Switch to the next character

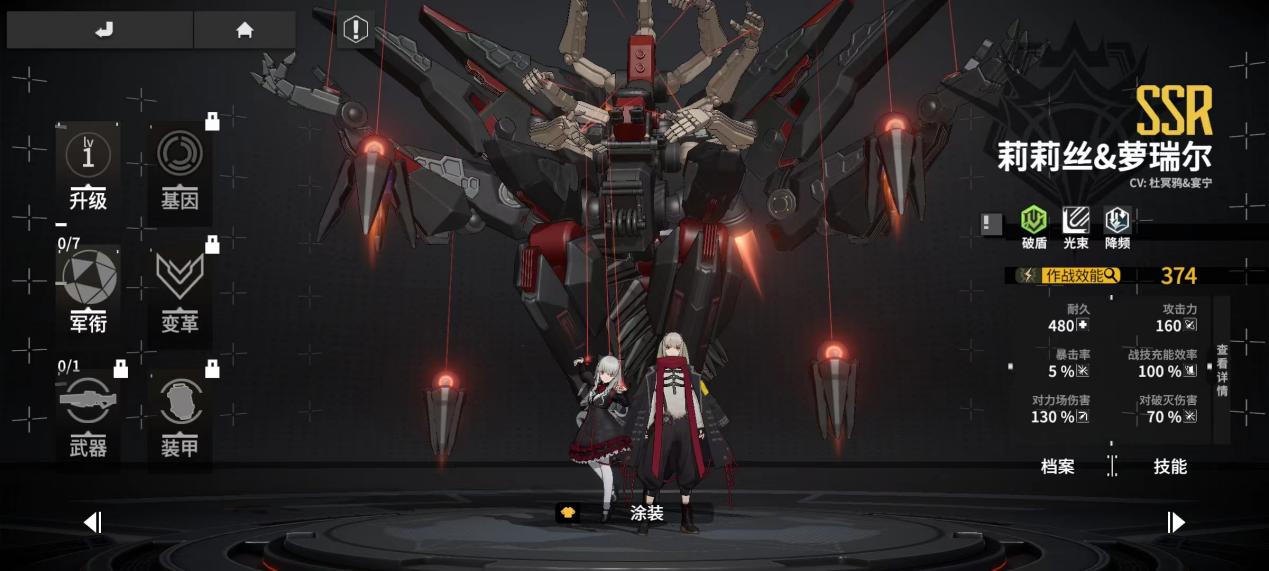click(x=1176, y=522)
